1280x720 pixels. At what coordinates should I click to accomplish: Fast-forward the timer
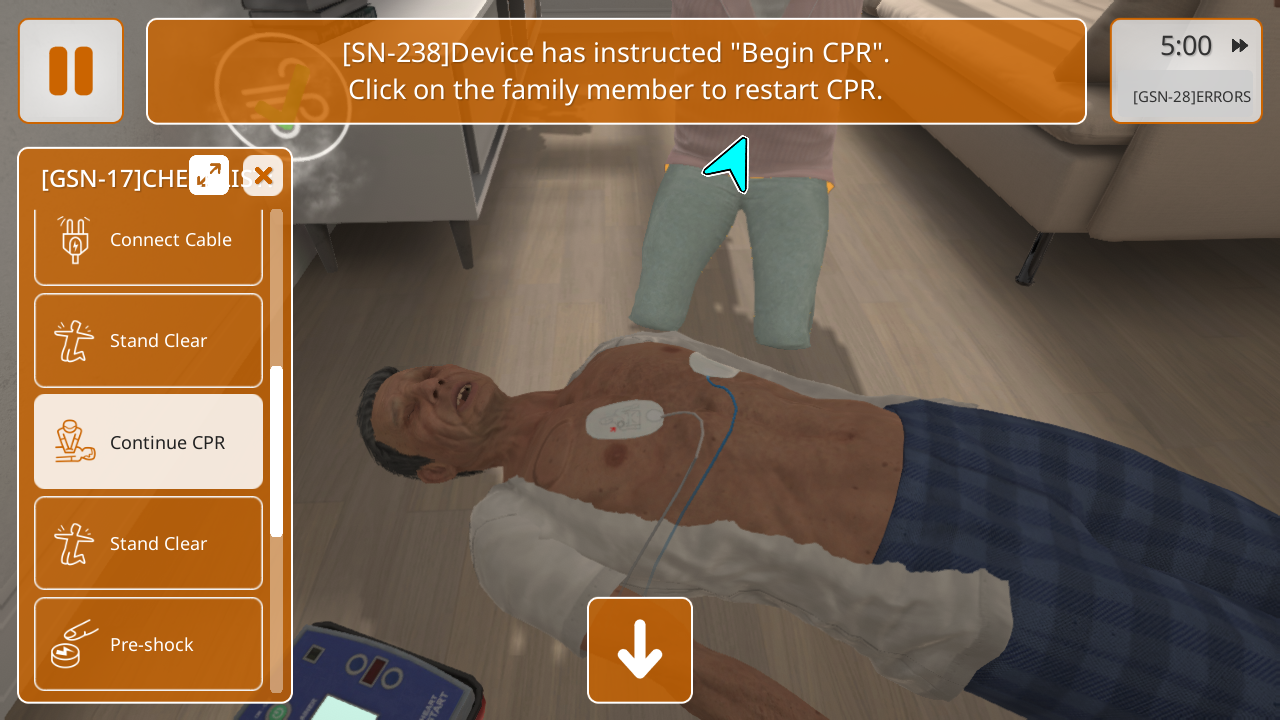(x=1240, y=46)
